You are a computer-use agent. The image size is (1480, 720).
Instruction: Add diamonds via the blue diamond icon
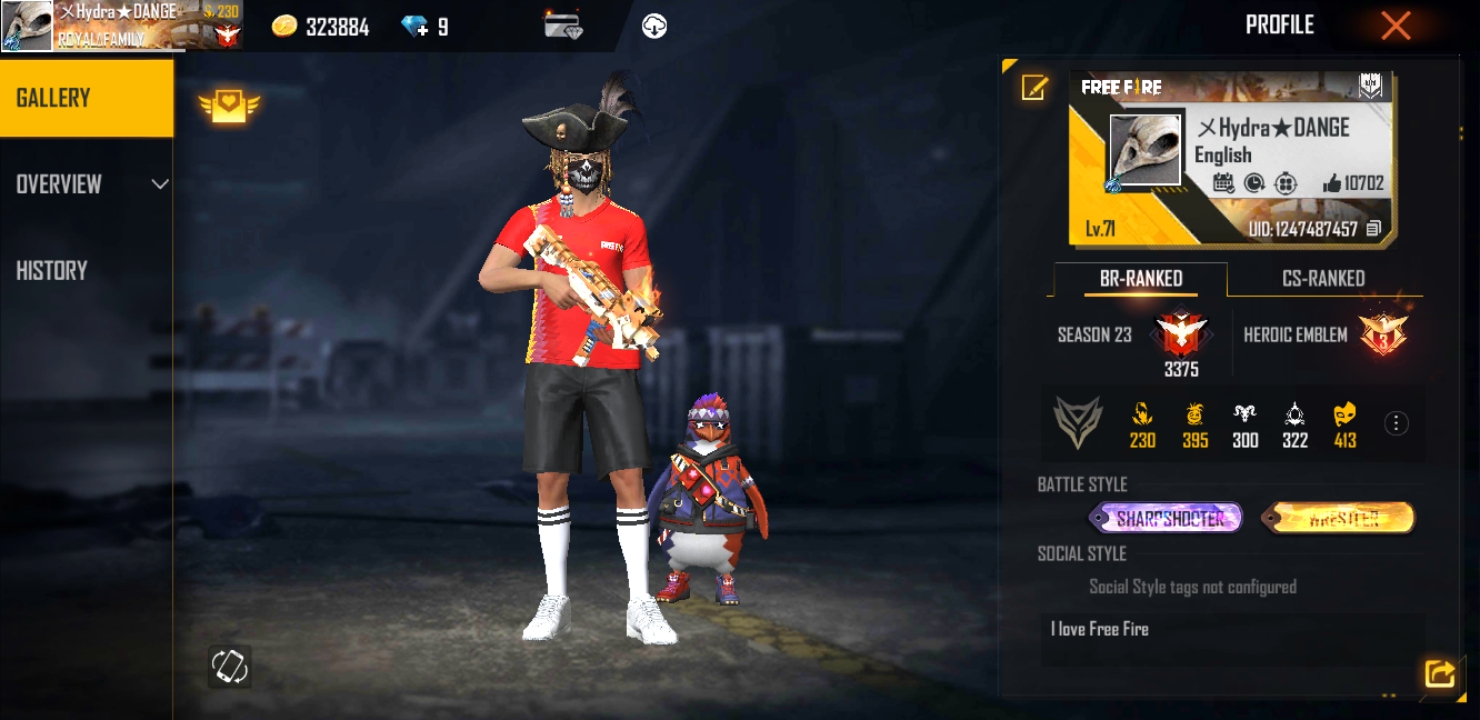(x=415, y=27)
